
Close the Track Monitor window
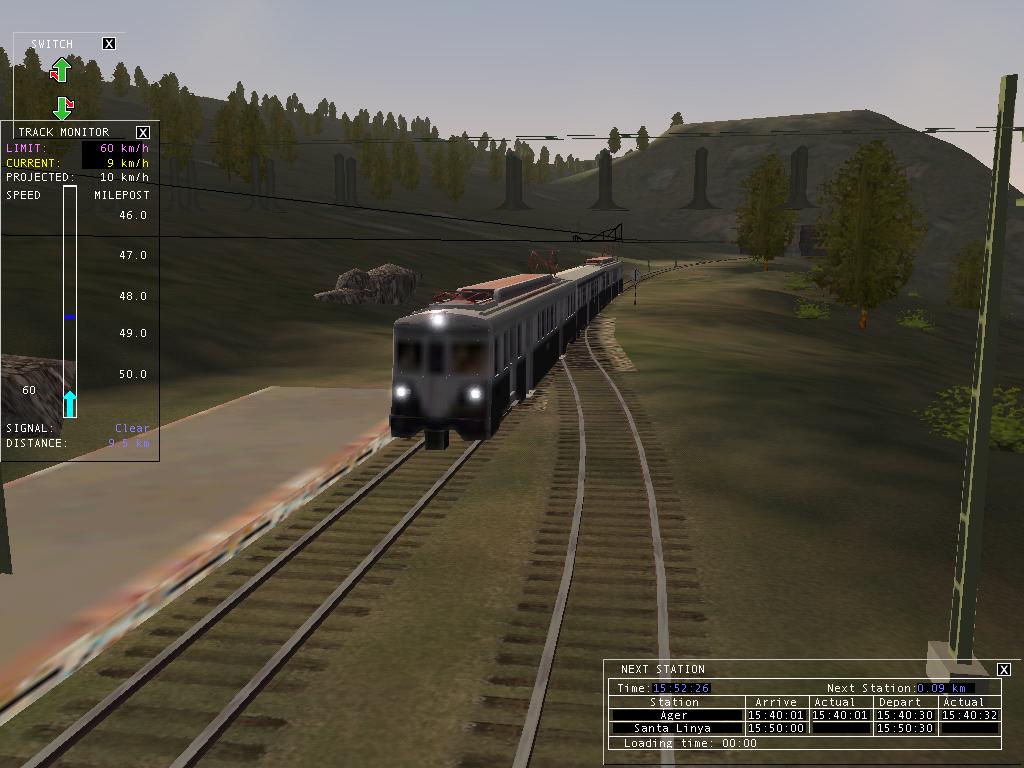click(143, 132)
